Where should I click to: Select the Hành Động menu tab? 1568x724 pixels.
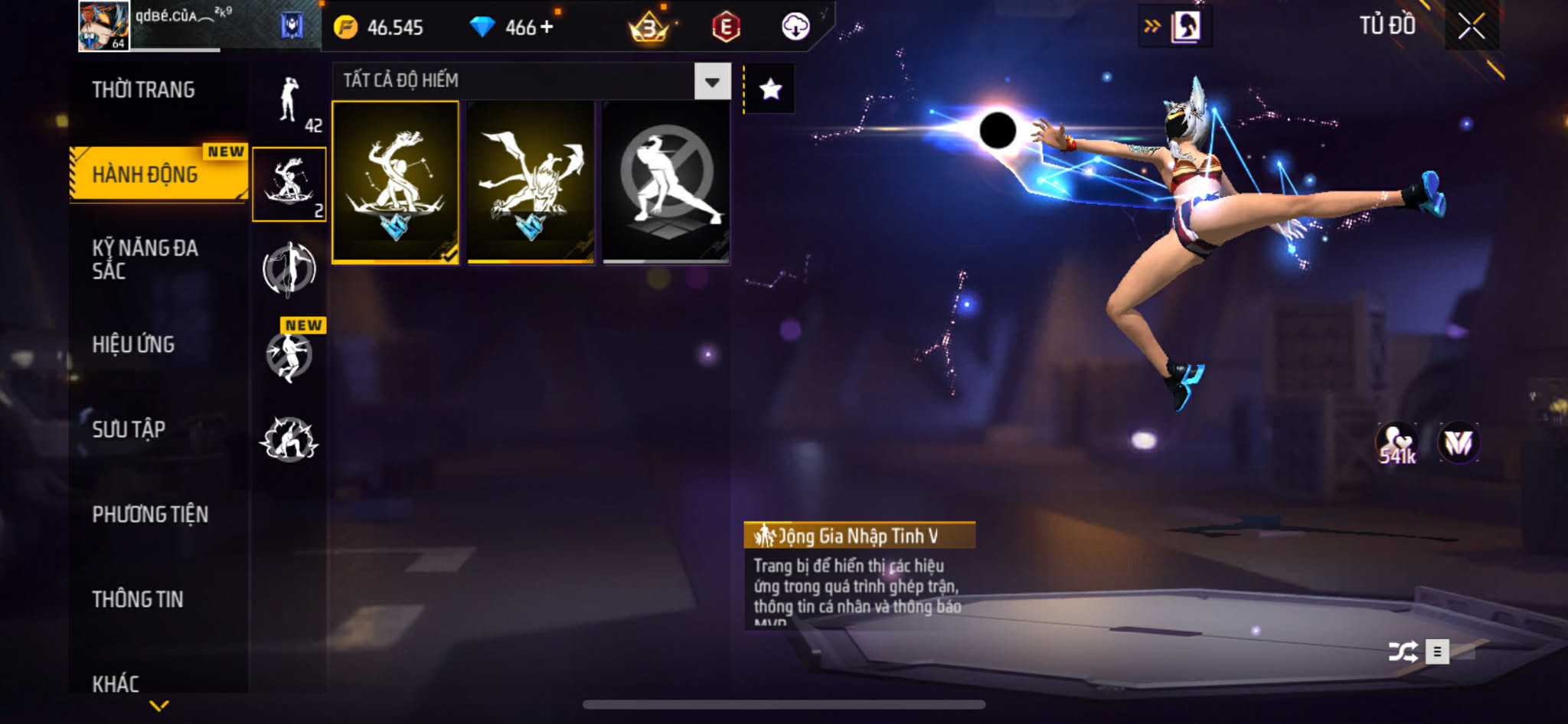coord(145,174)
